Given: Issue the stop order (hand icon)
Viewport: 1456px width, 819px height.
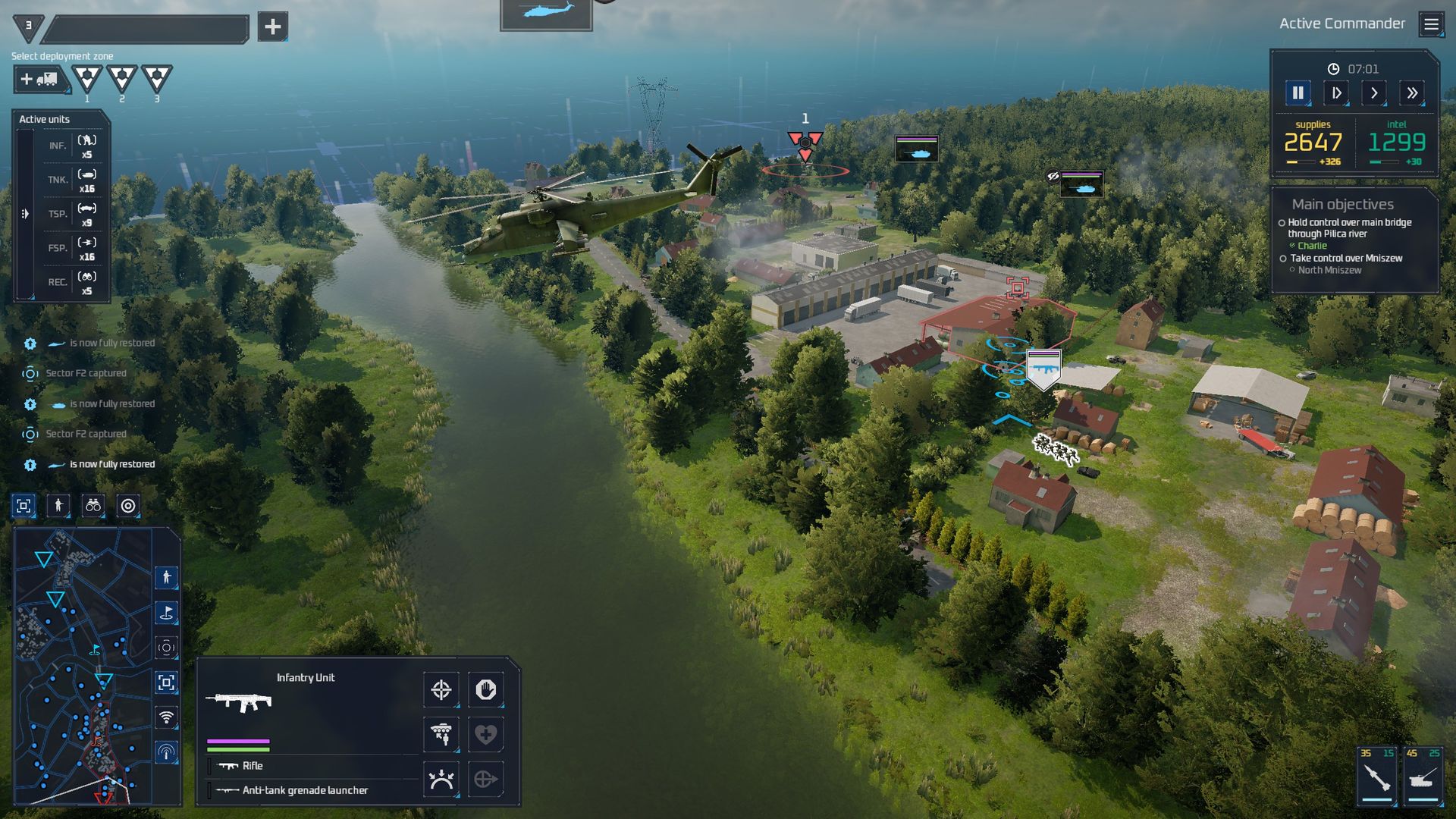Looking at the screenshot, I should pos(485,690).
